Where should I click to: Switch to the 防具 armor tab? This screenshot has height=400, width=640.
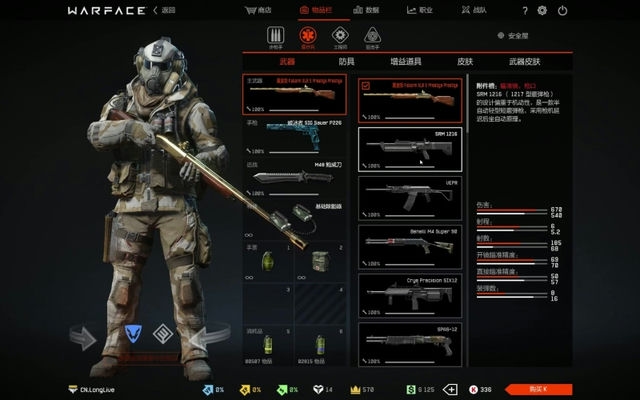pos(346,61)
